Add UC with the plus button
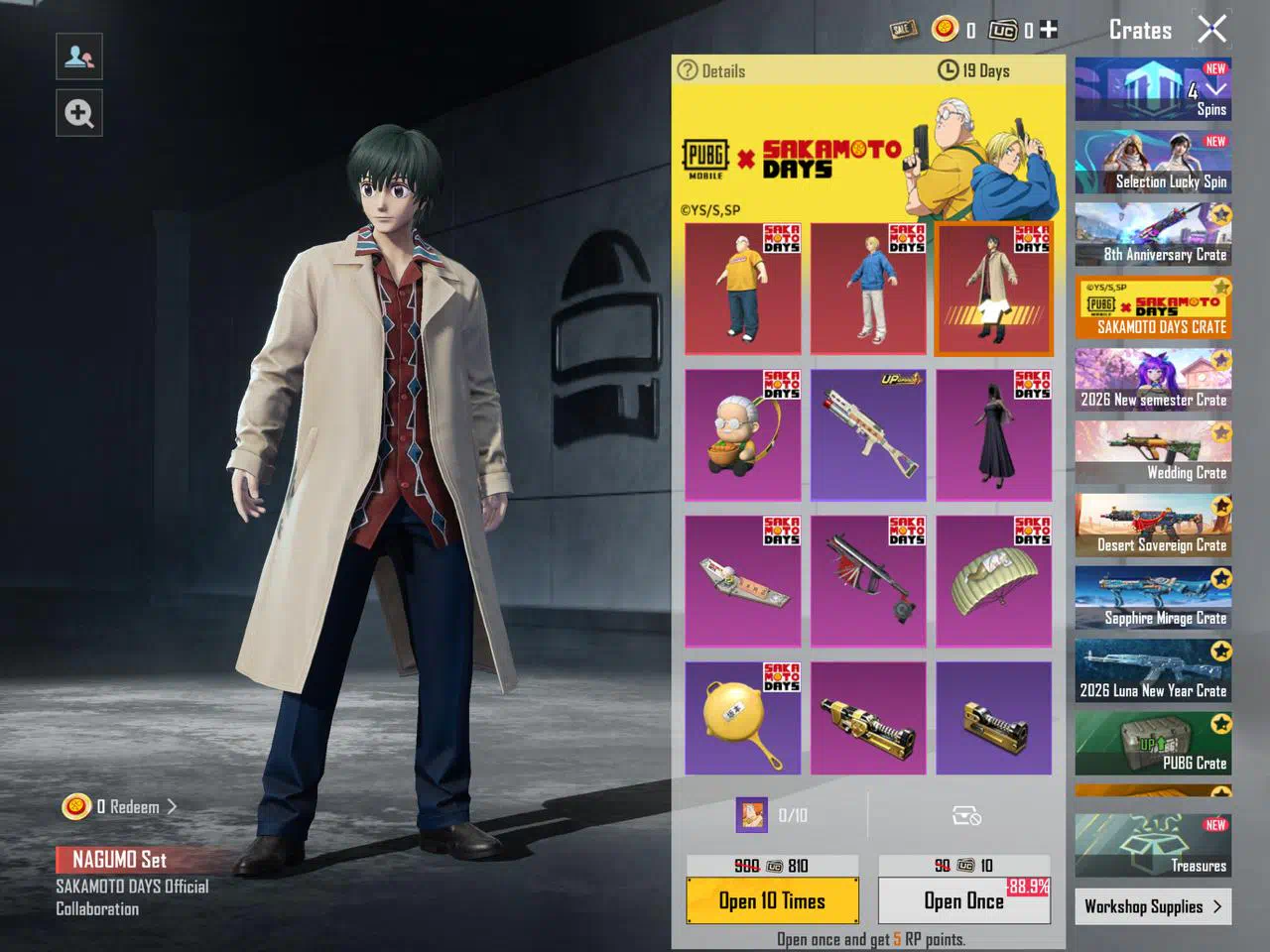The height and width of the screenshot is (952, 1270). (1049, 30)
